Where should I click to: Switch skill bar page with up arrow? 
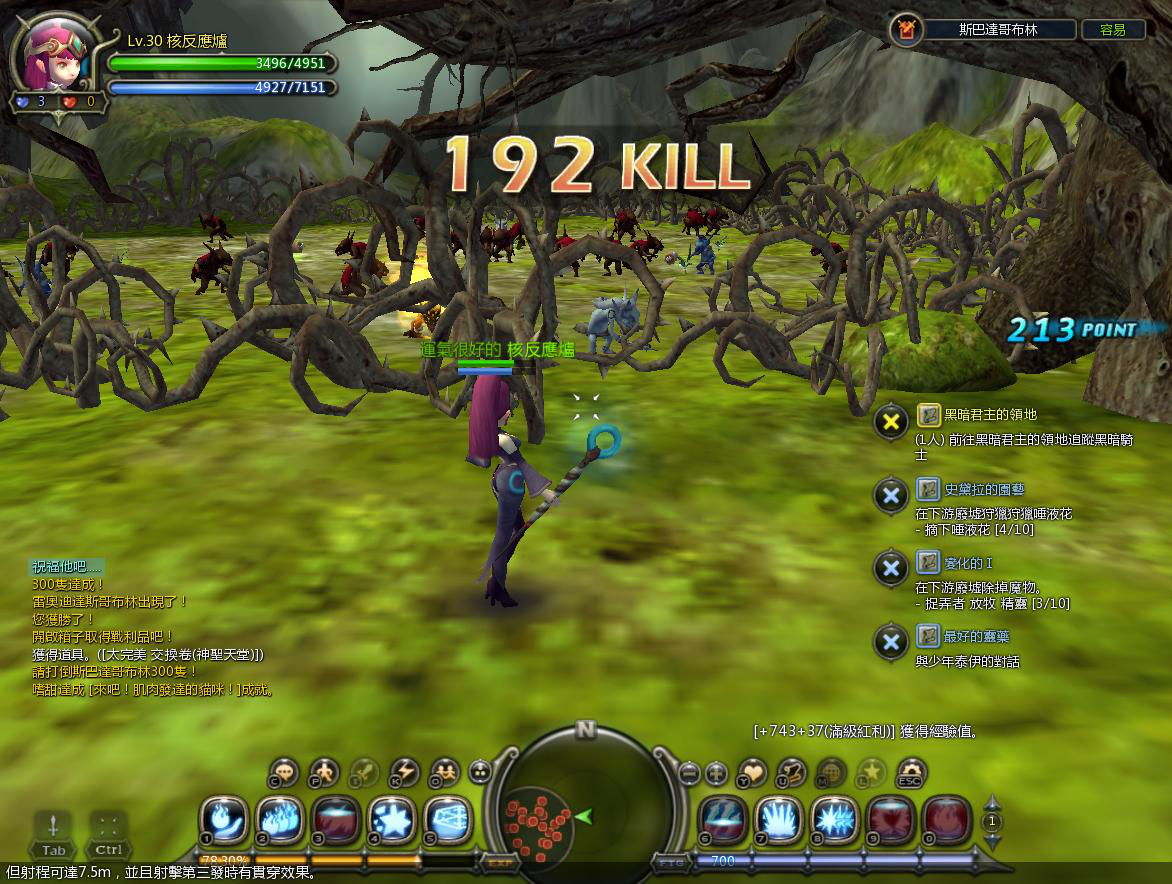coord(992,803)
